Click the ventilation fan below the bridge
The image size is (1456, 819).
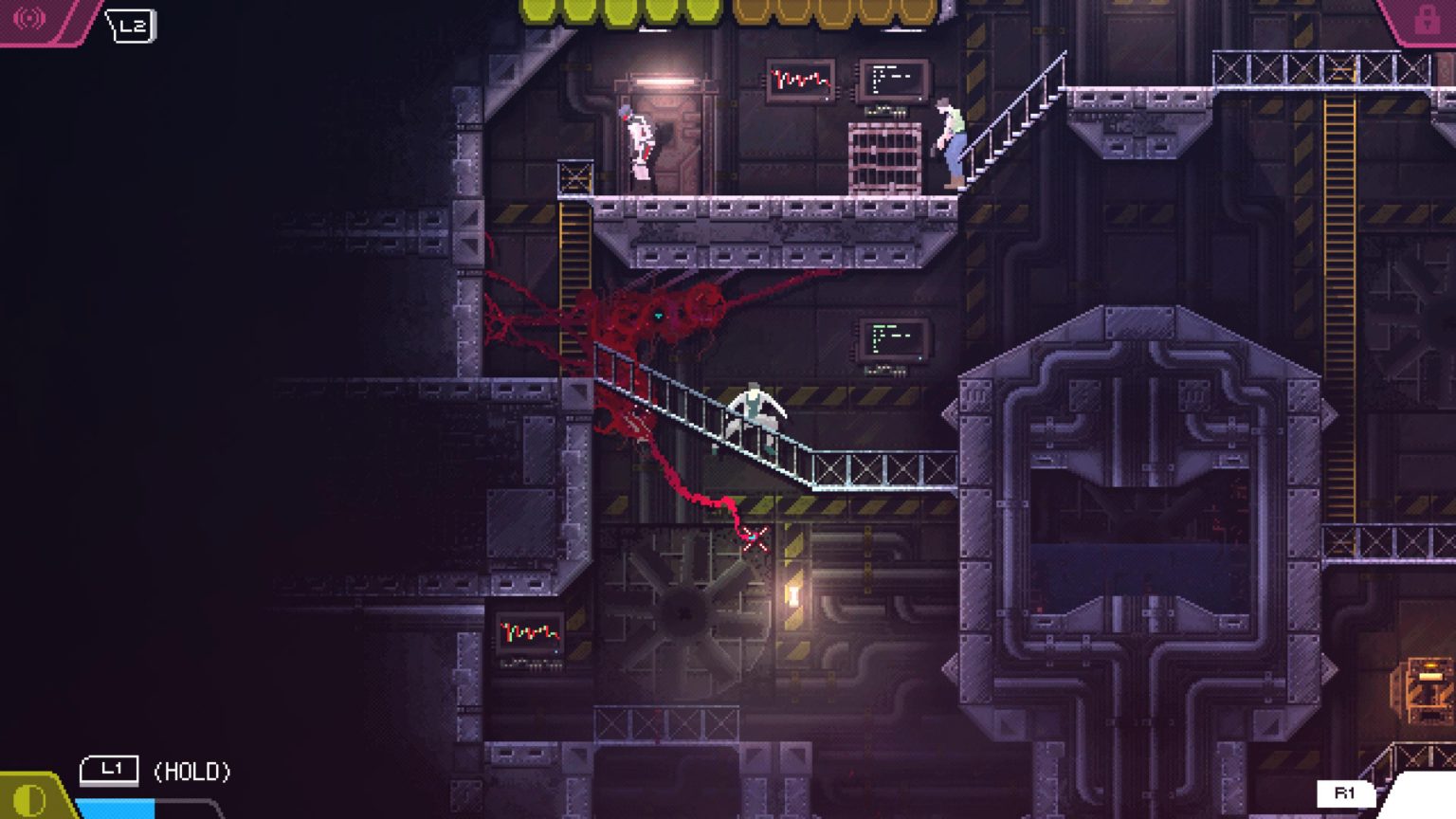click(685, 608)
